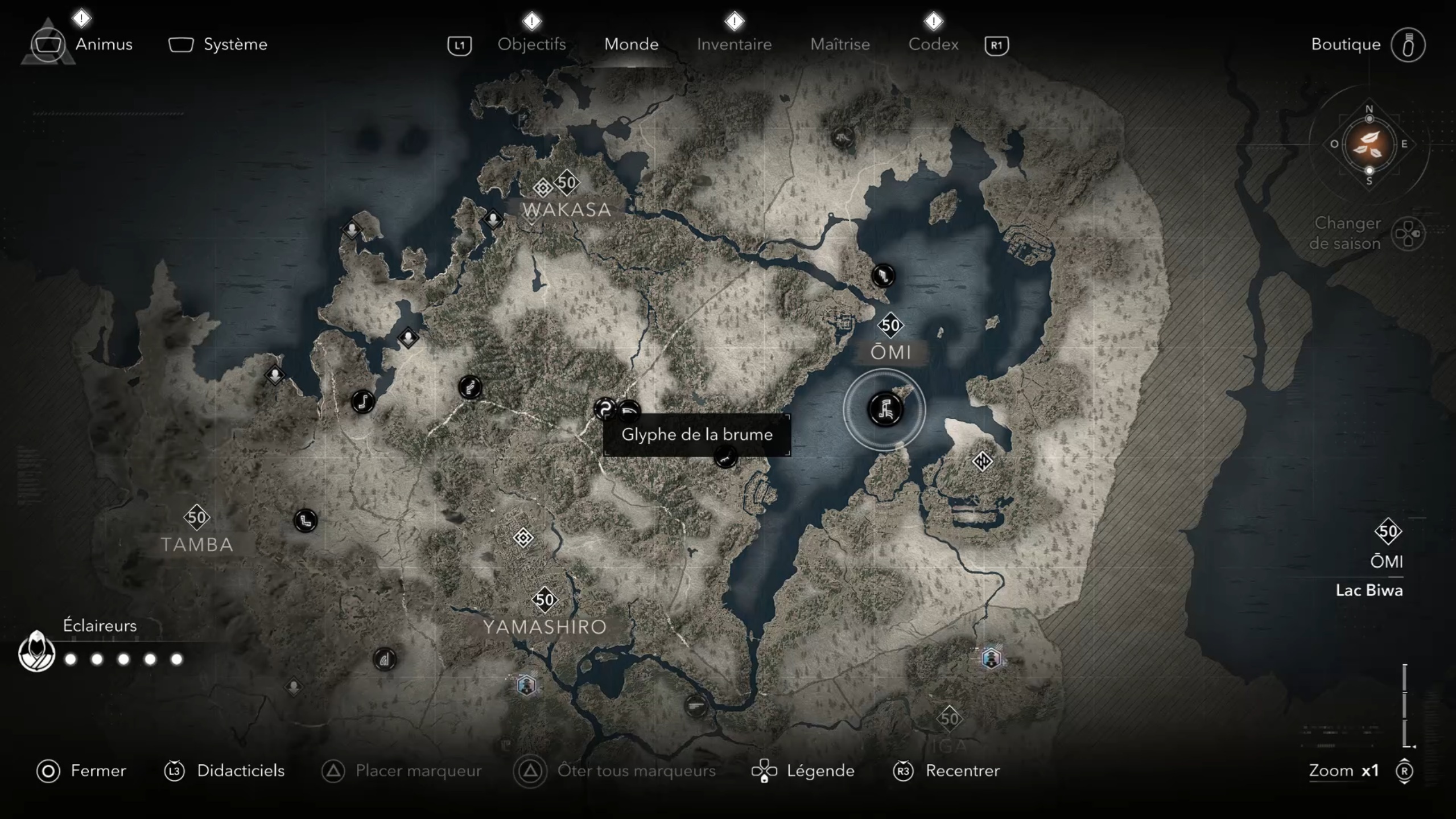Image resolution: width=1456 pixels, height=819 pixels.
Task: Select the Yamashiro region label
Action: (545, 627)
